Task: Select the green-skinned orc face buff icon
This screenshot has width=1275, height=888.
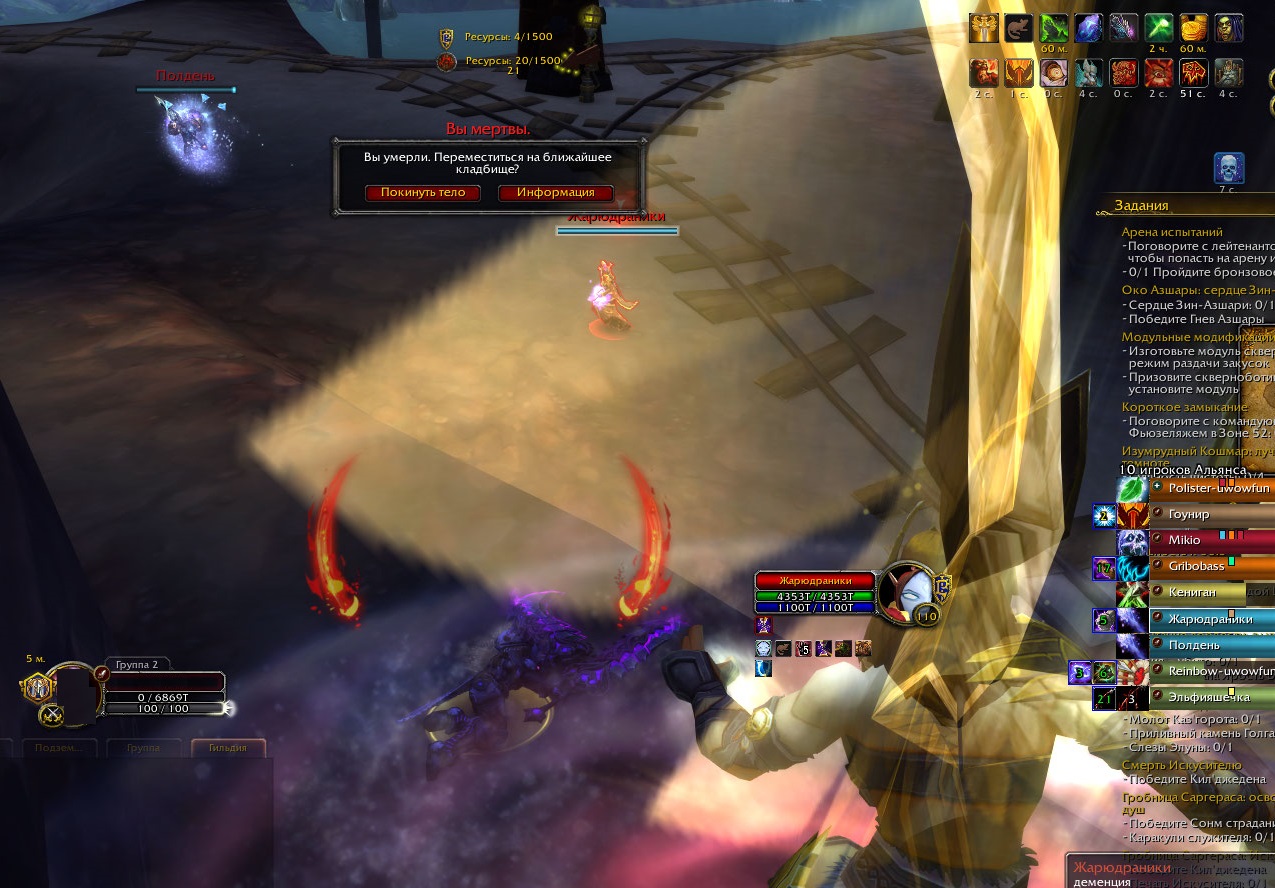Action: click(x=1228, y=28)
